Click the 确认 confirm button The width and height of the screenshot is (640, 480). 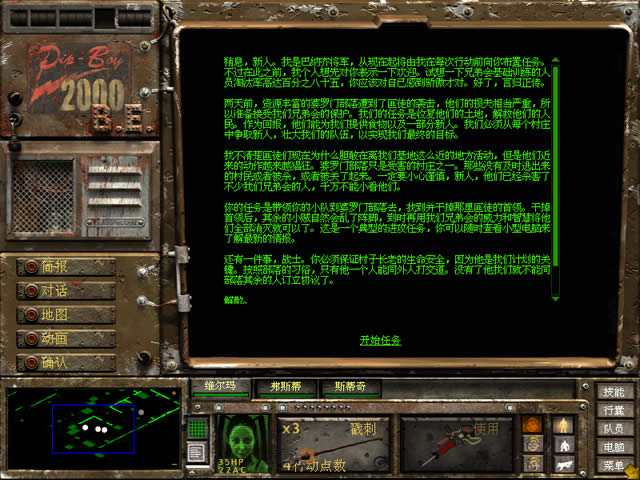66,363
